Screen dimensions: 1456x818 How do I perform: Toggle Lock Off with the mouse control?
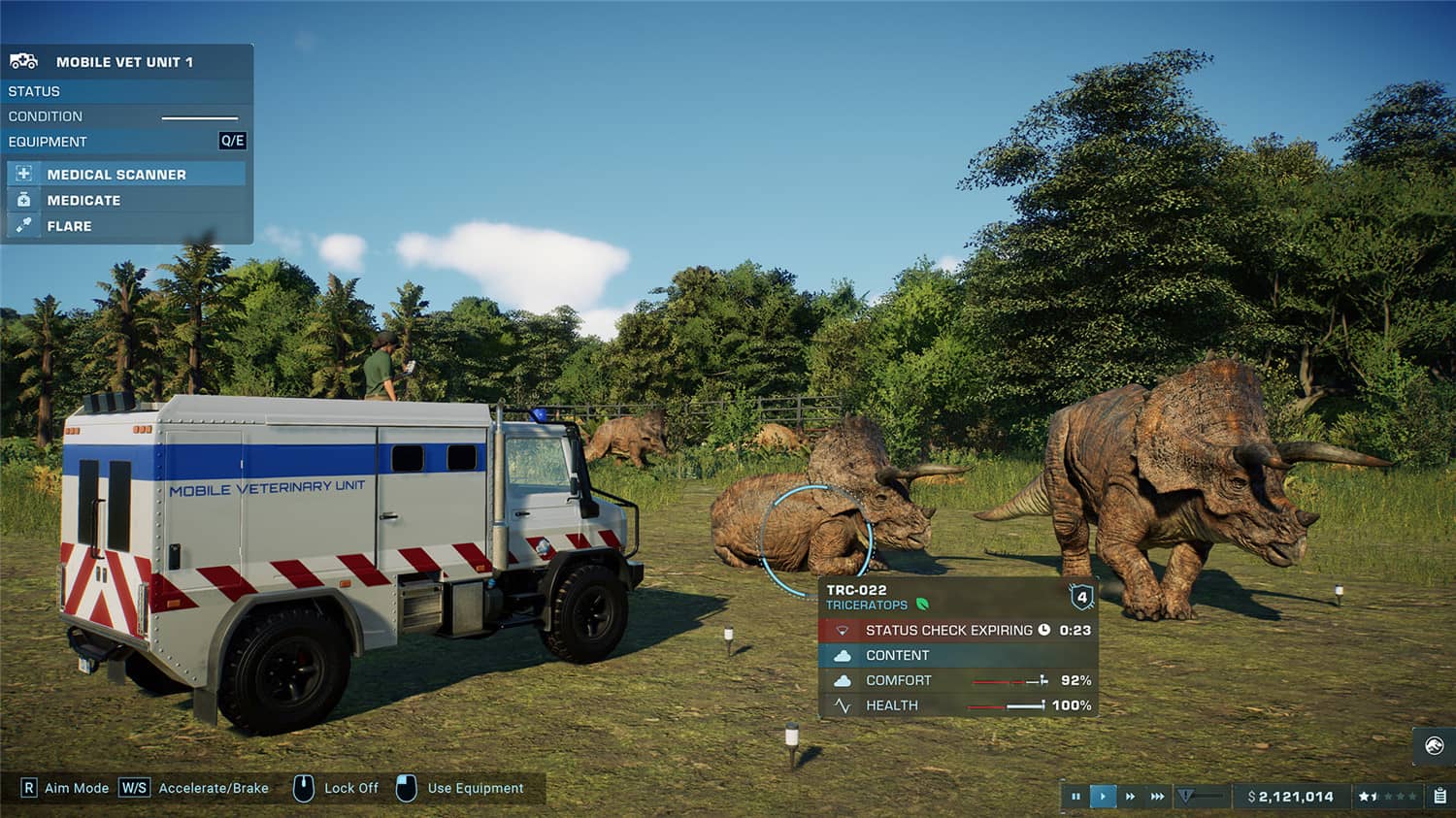[x=305, y=788]
